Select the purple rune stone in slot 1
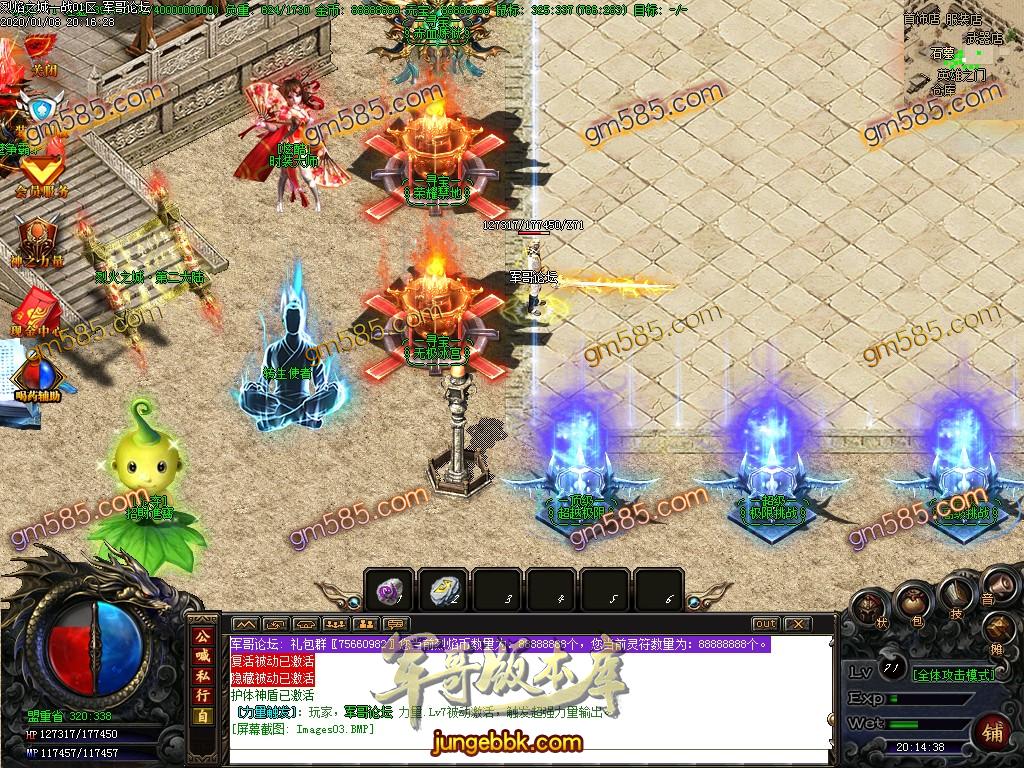This screenshot has height=768, width=1024. click(388, 591)
